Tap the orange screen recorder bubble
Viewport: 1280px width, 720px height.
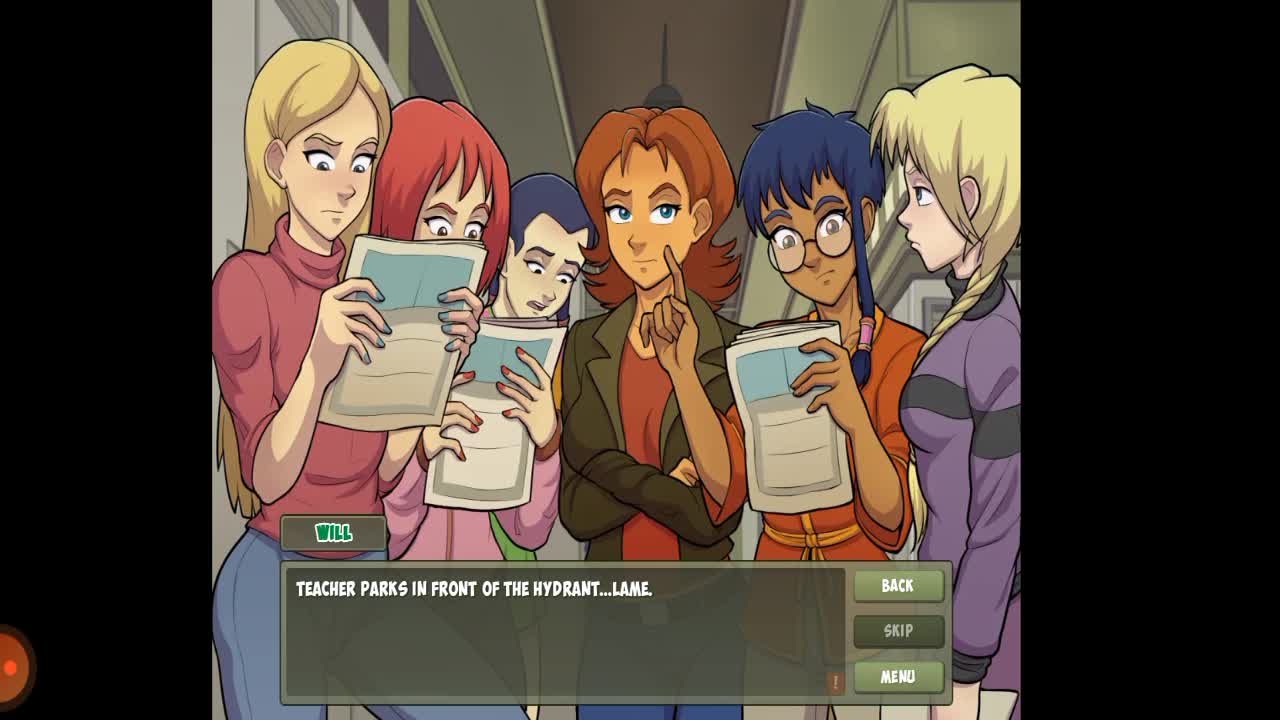(12, 667)
